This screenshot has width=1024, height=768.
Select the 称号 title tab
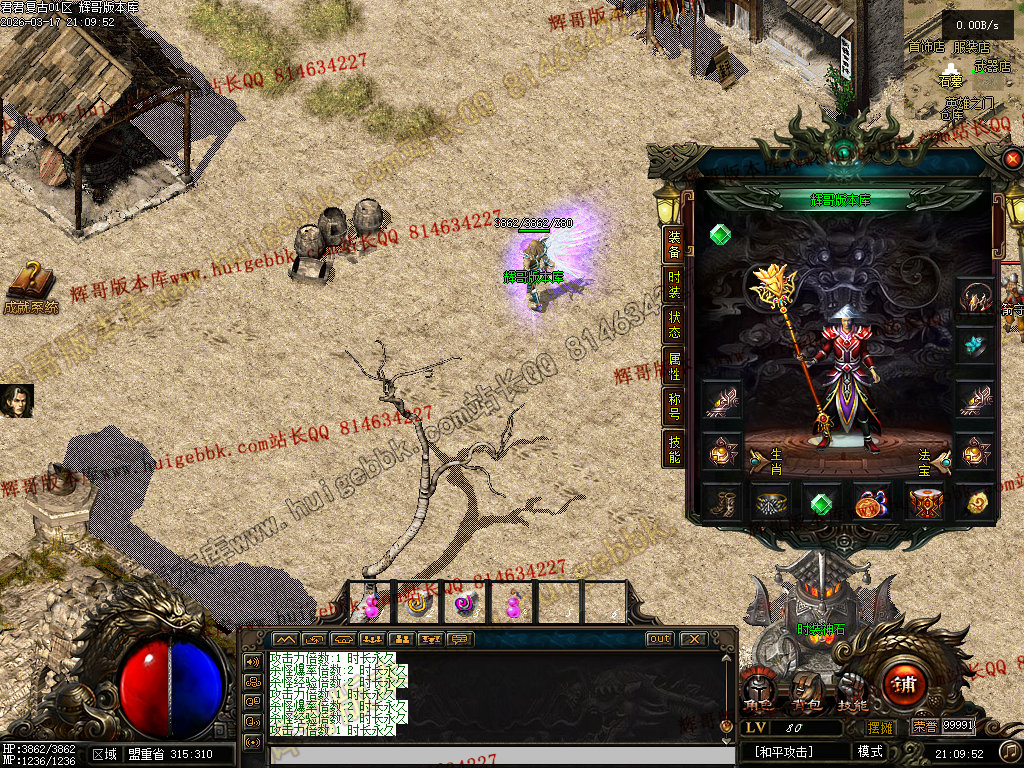[x=674, y=407]
